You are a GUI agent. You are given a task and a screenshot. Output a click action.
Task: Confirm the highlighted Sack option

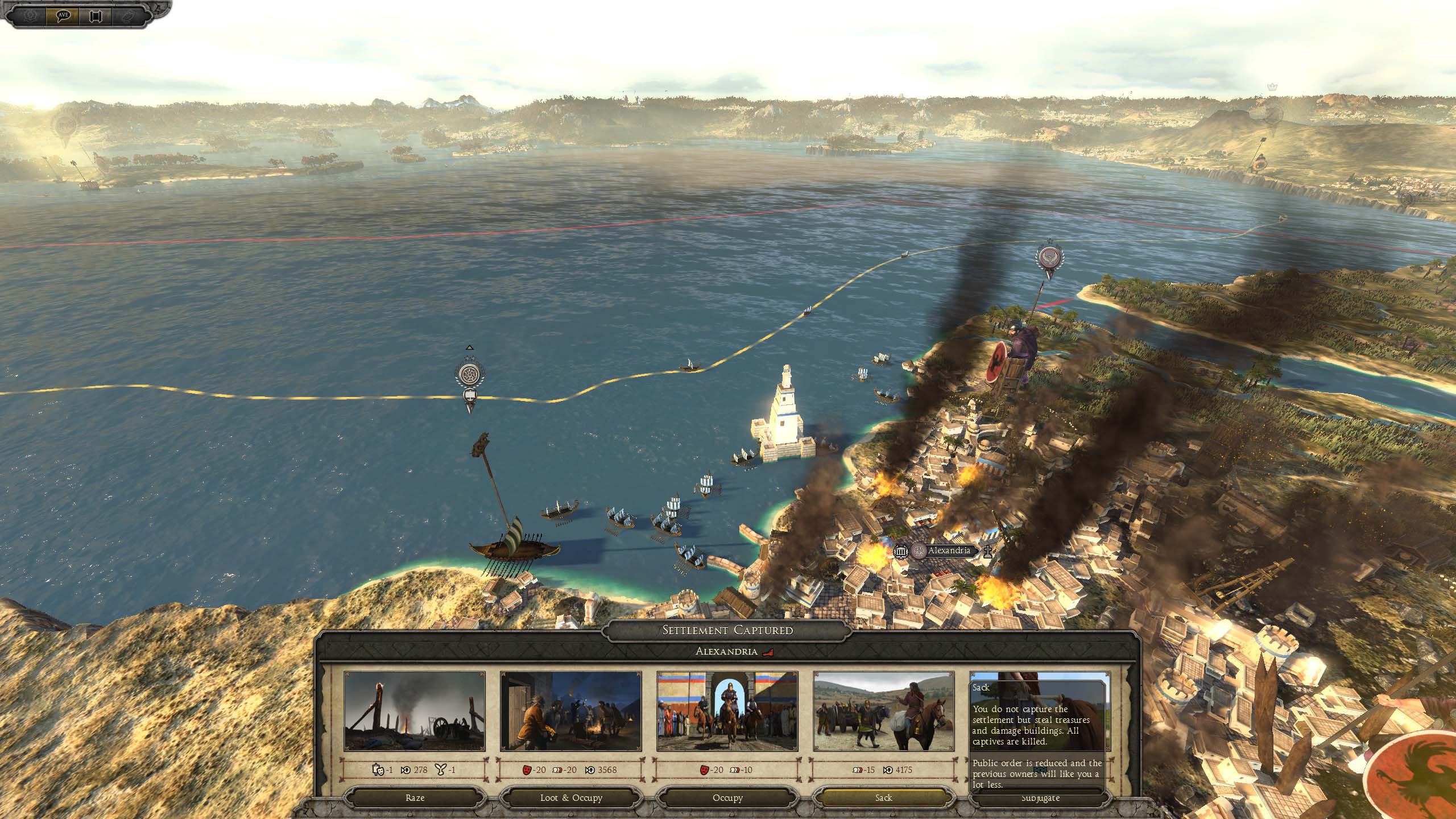click(883, 798)
